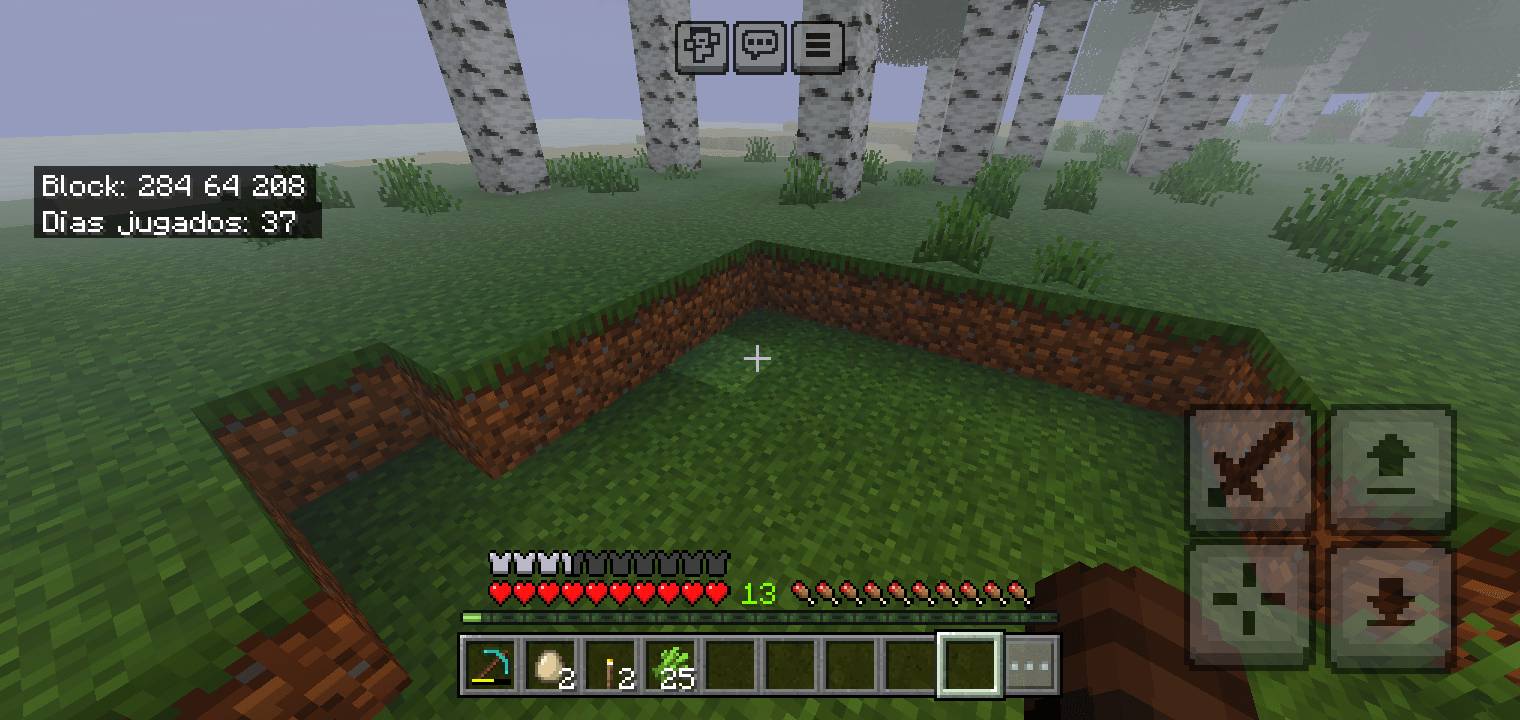Tap the Dias jugados 37 counter
Screen dimensions: 1520x720
(168, 222)
